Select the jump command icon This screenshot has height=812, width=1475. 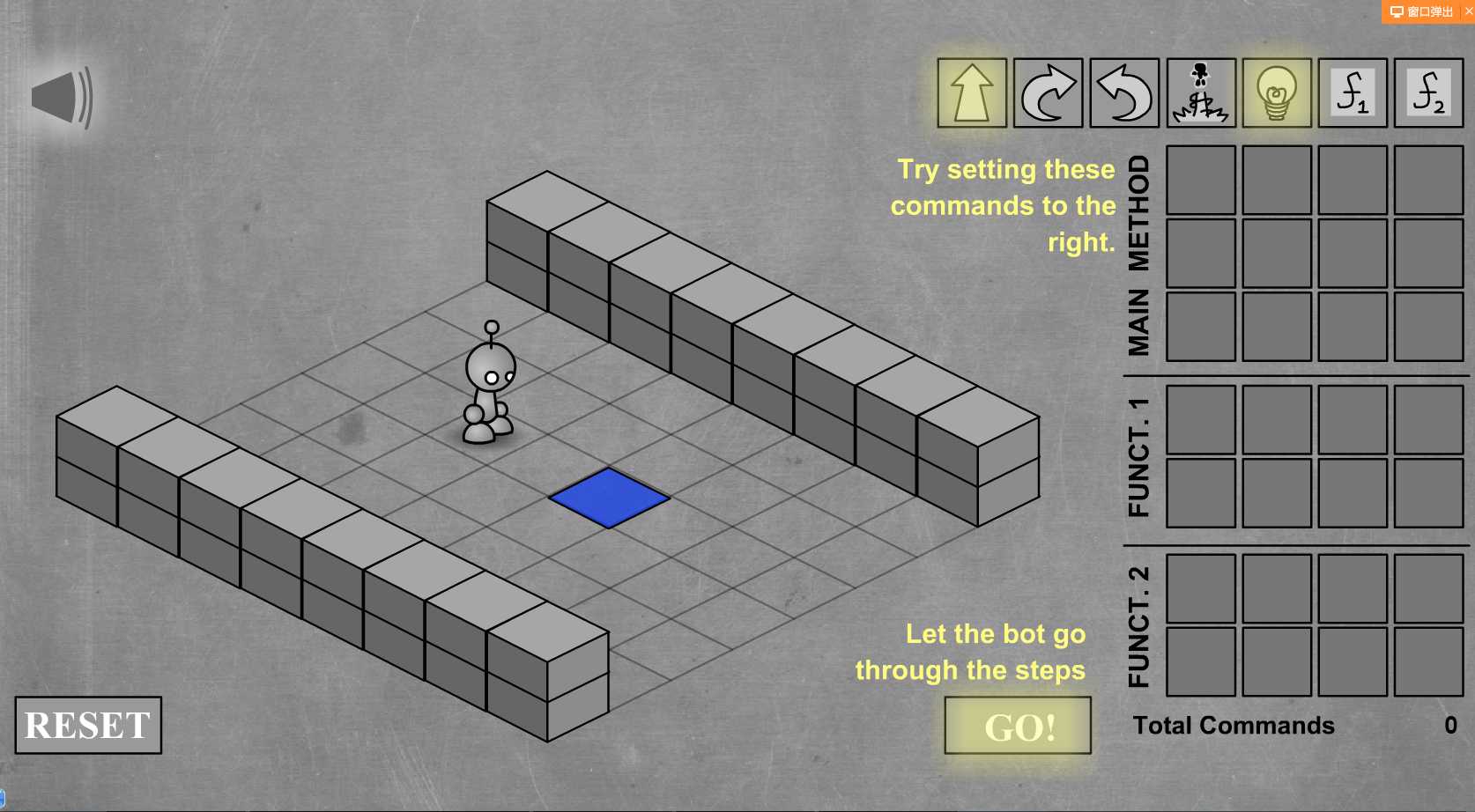coord(1200,93)
